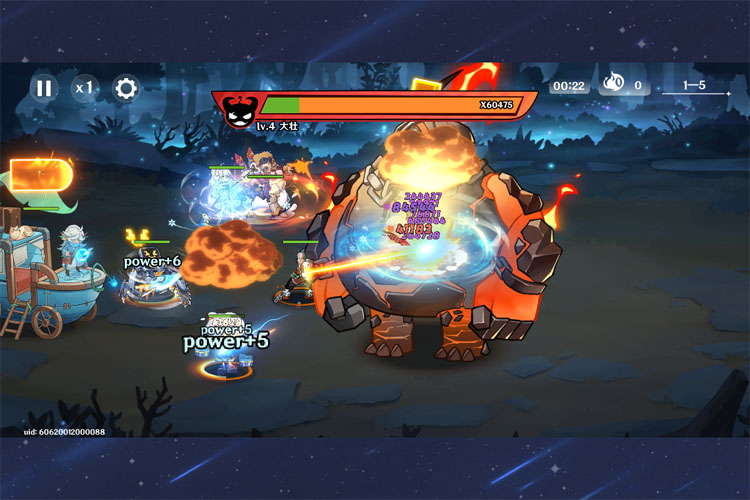
Task: Open the gear settings menu
Action: coord(125,88)
